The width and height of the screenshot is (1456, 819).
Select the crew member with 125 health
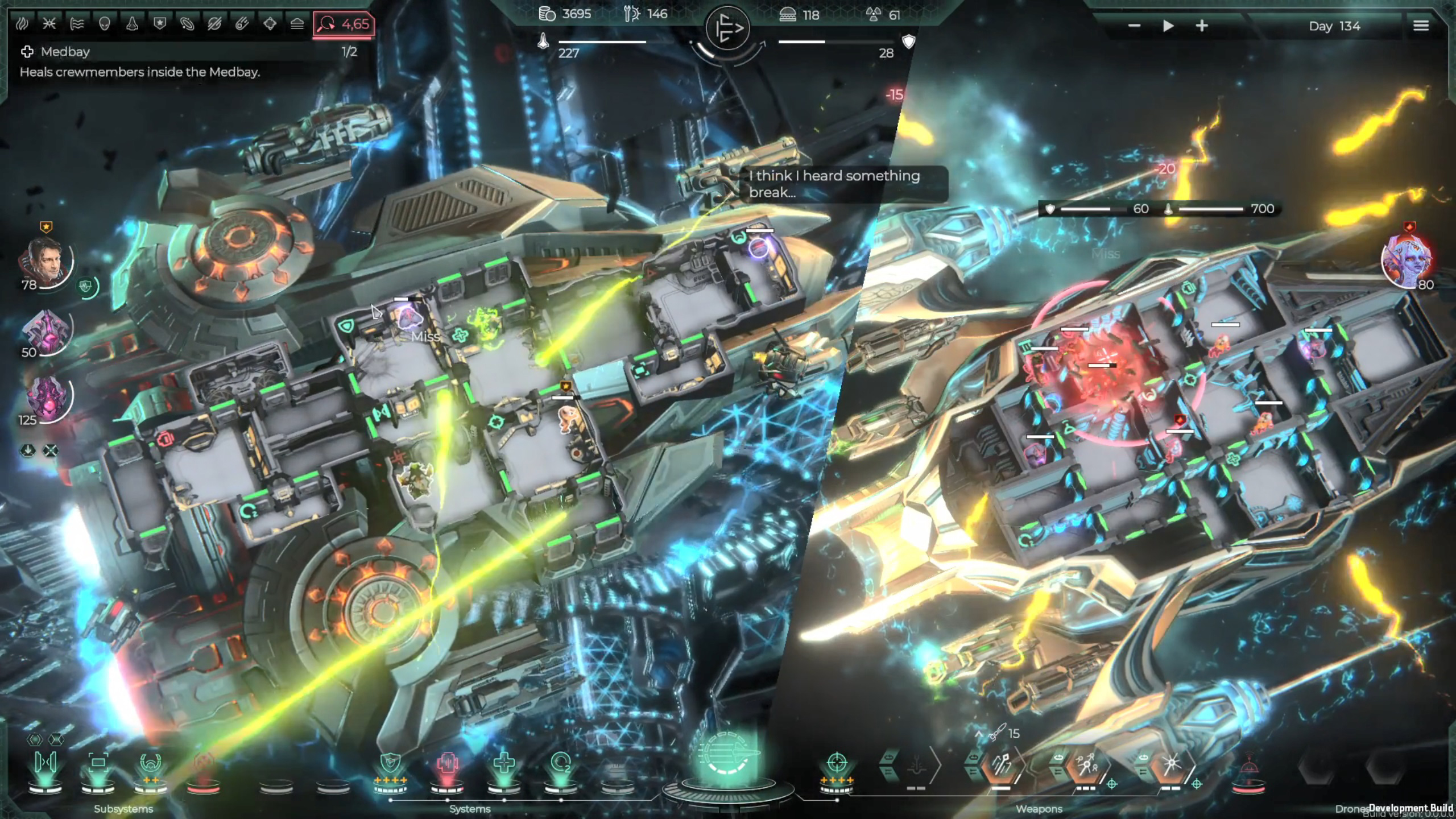[47, 397]
